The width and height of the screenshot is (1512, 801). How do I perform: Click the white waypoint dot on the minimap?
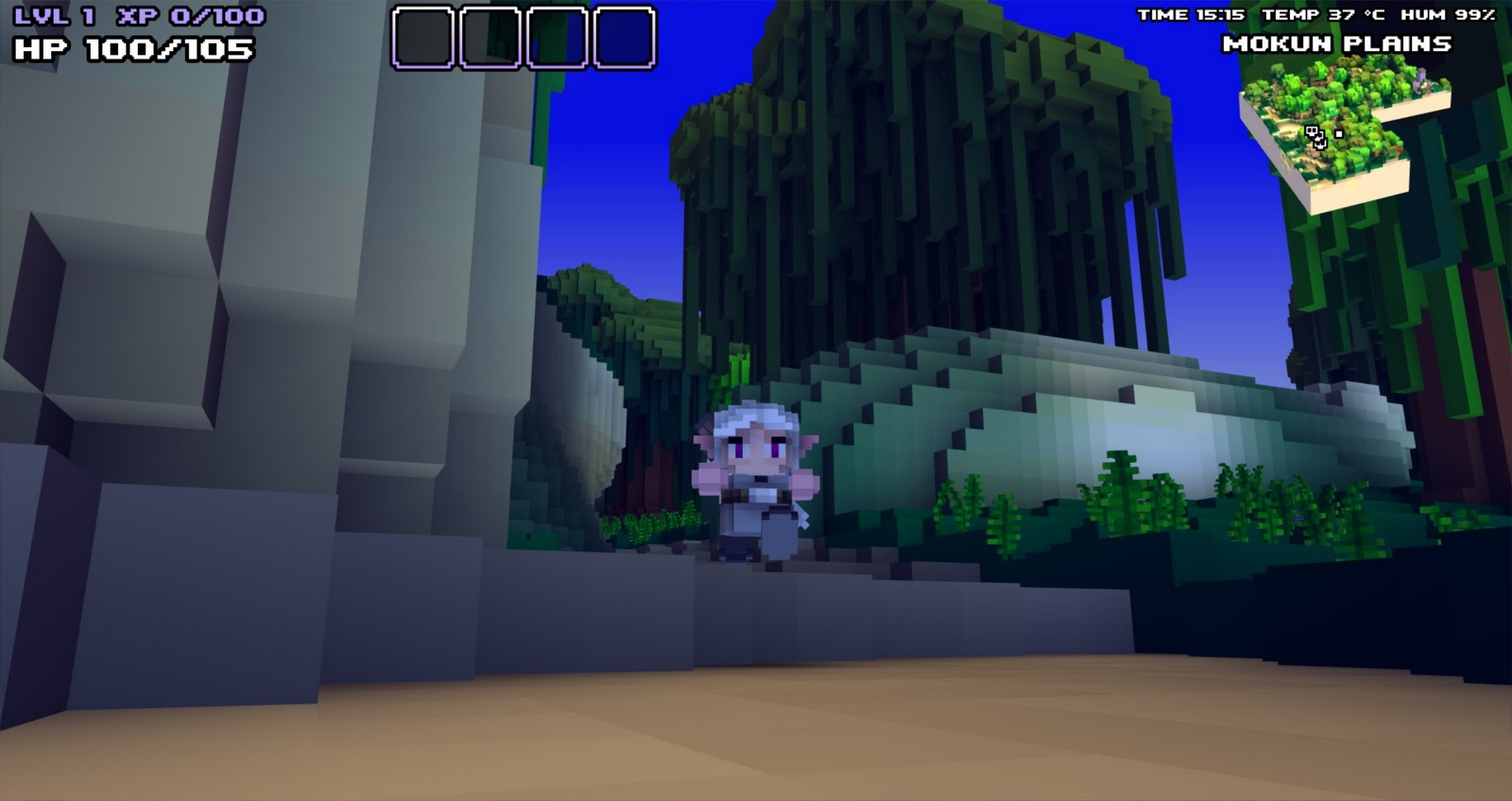point(1337,133)
